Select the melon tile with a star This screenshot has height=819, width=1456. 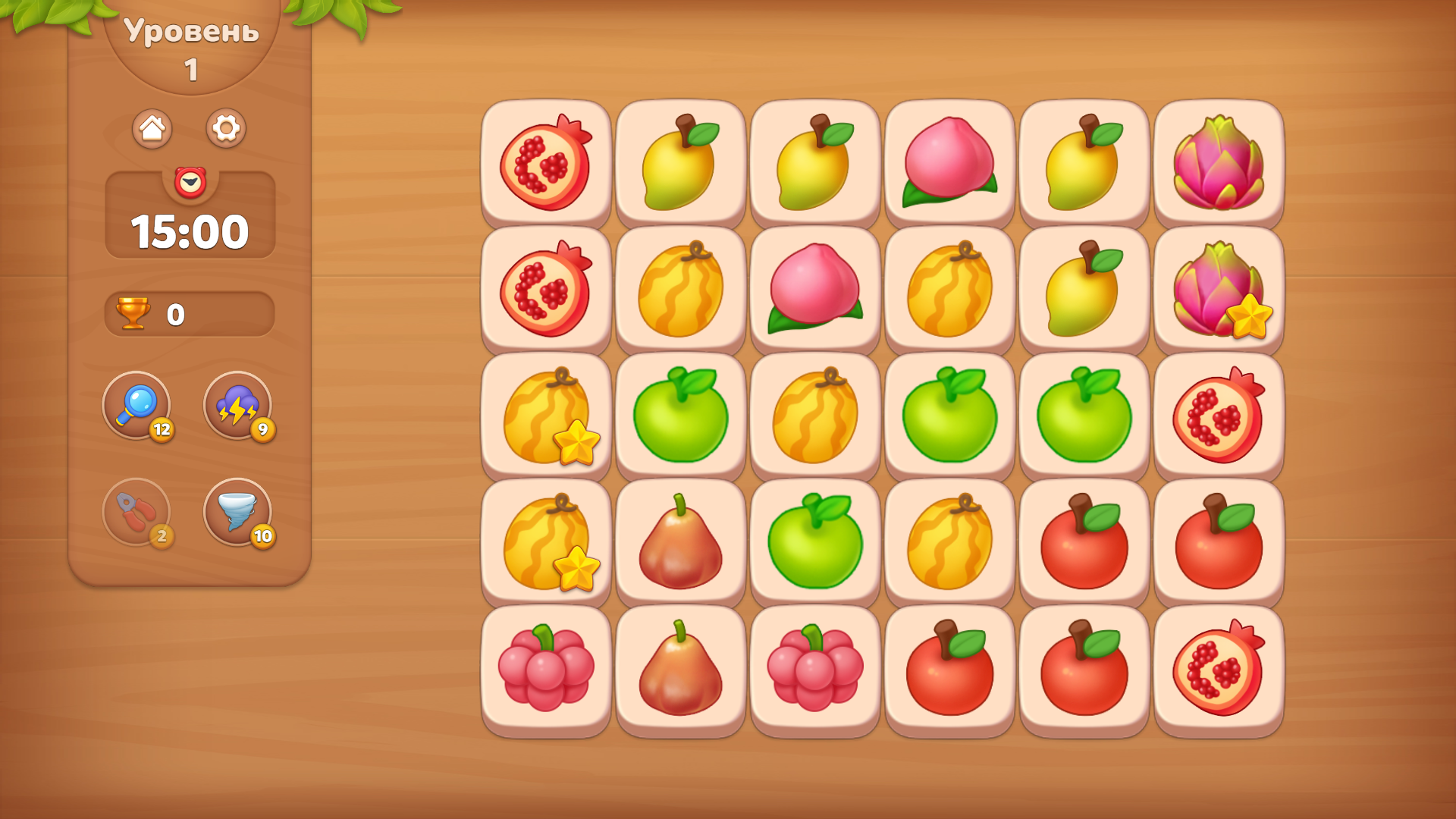point(546,416)
